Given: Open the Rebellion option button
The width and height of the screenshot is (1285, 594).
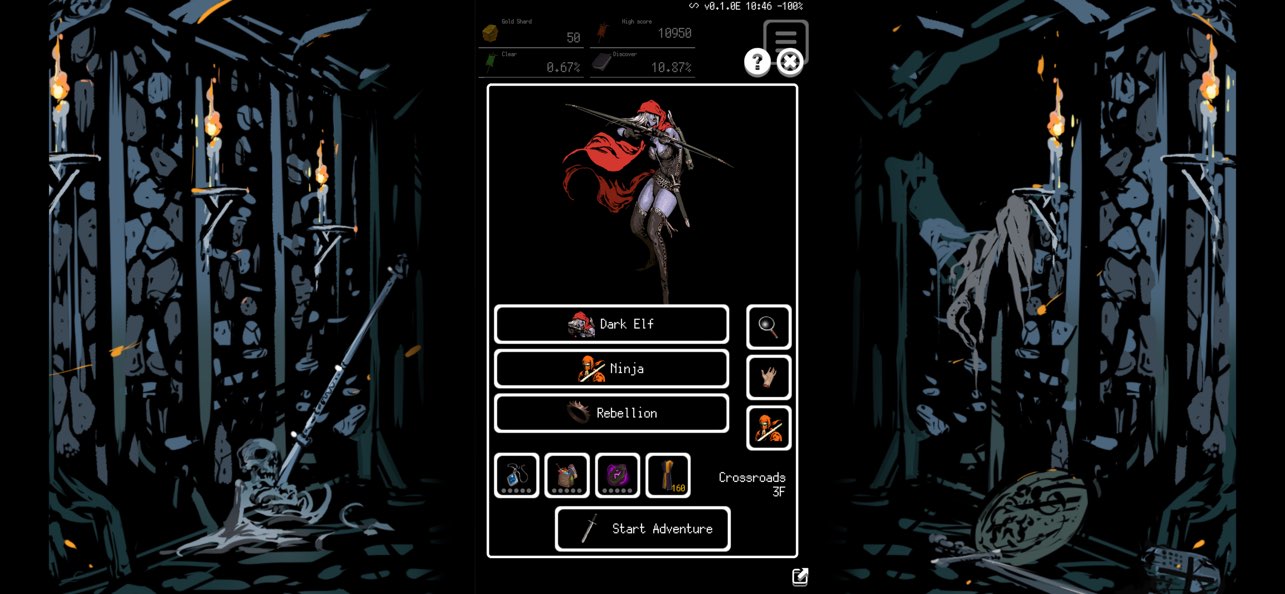Looking at the screenshot, I should (611, 413).
